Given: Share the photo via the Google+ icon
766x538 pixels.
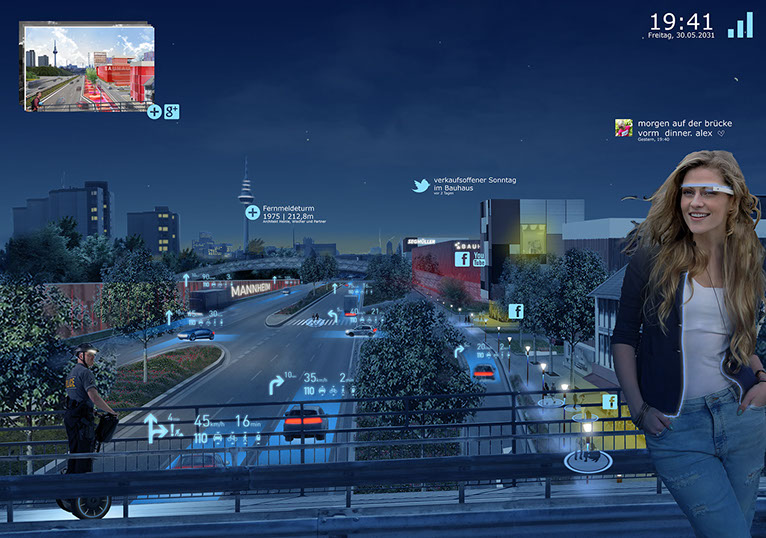Looking at the screenshot, I should (x=171, y=111).
